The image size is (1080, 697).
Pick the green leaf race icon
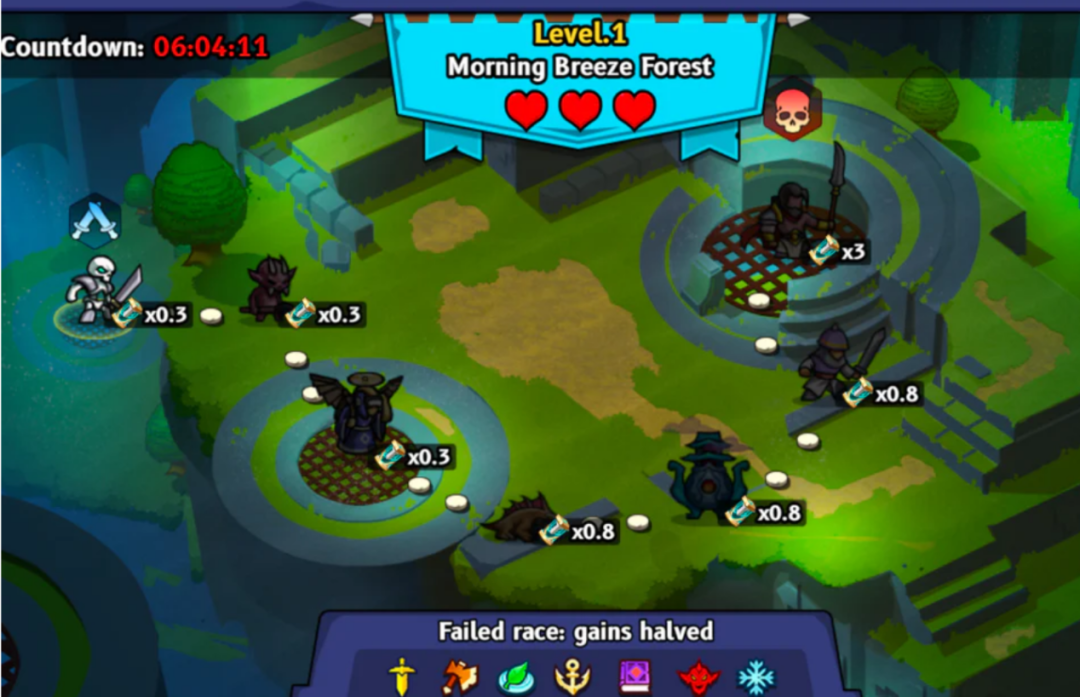point(517,677)
